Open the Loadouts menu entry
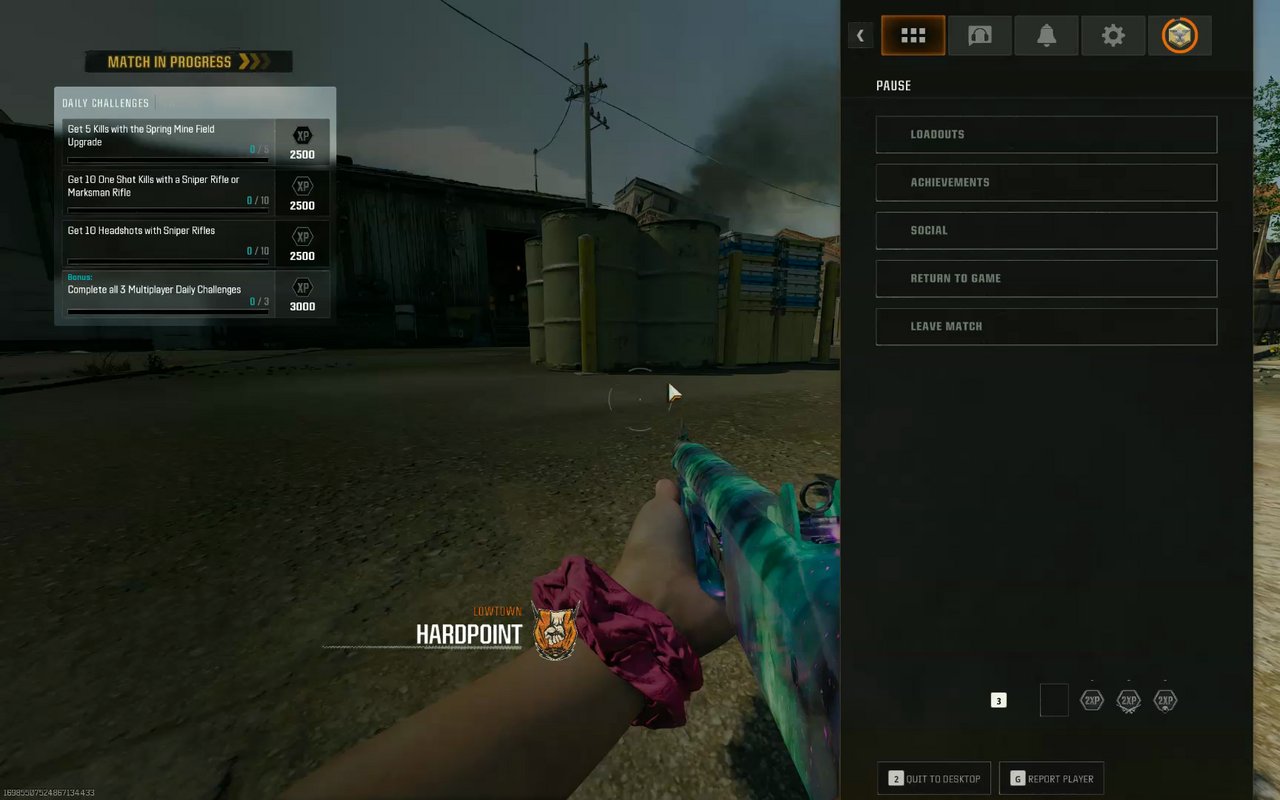Screen dimensions: 1280x800 tap(1046, 134)
